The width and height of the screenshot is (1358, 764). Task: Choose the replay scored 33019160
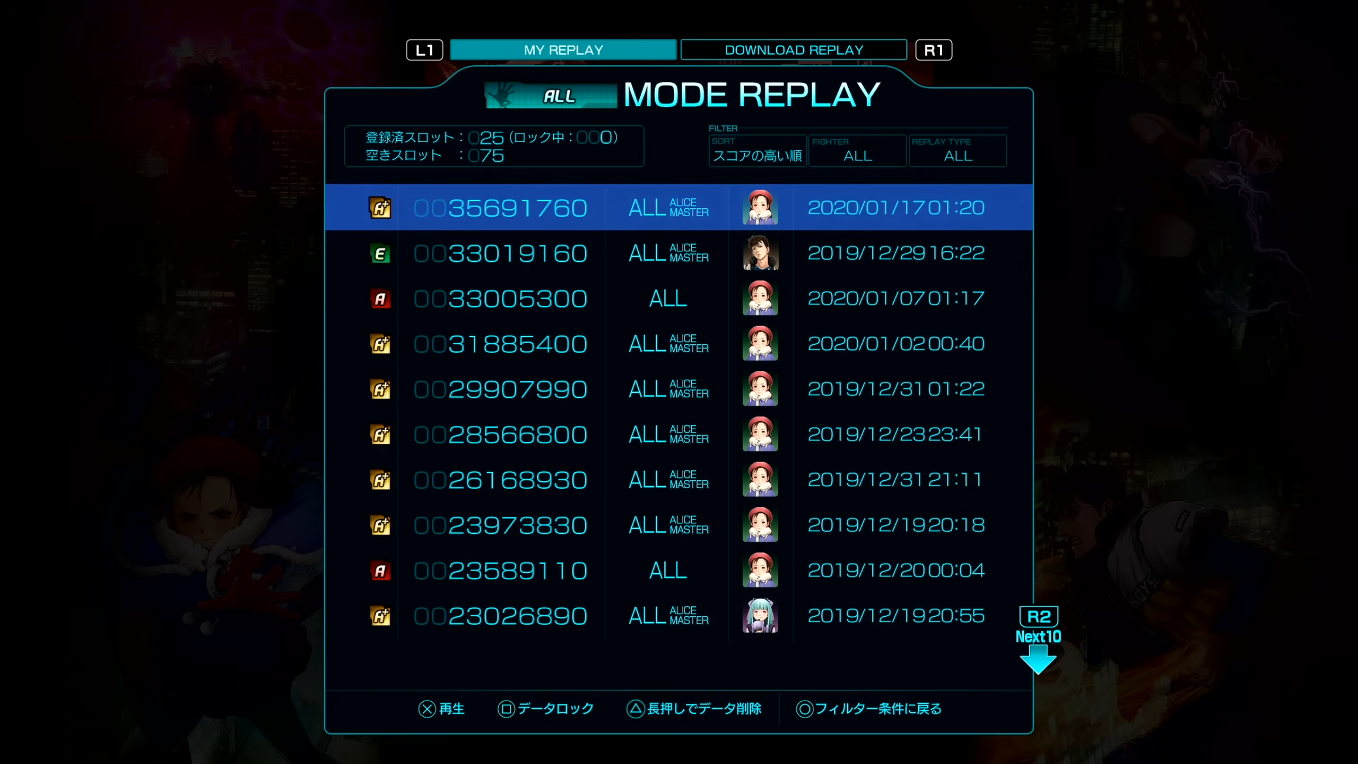click(x=678, y=253)
